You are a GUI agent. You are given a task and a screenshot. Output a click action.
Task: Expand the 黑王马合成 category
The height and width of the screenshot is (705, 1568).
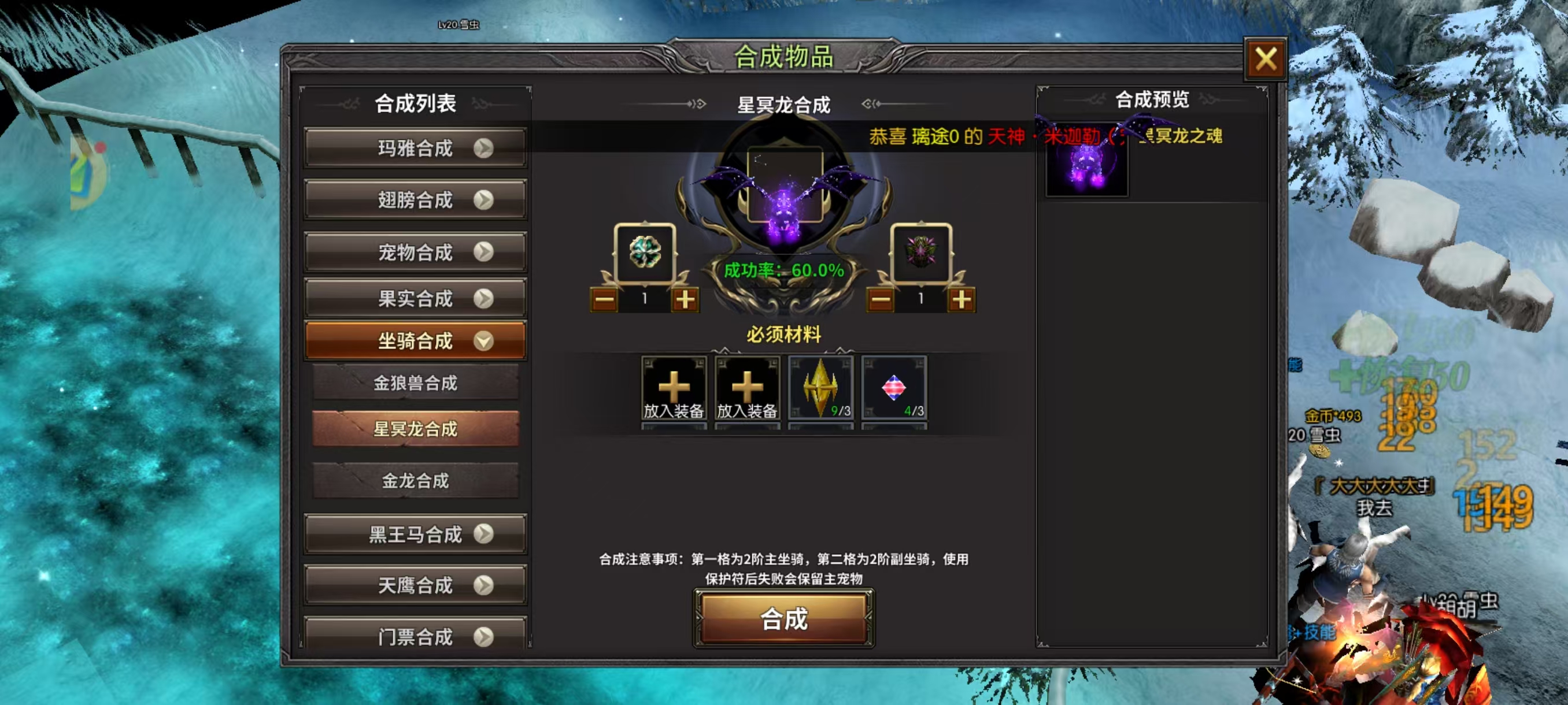click(x=416, y=532)
